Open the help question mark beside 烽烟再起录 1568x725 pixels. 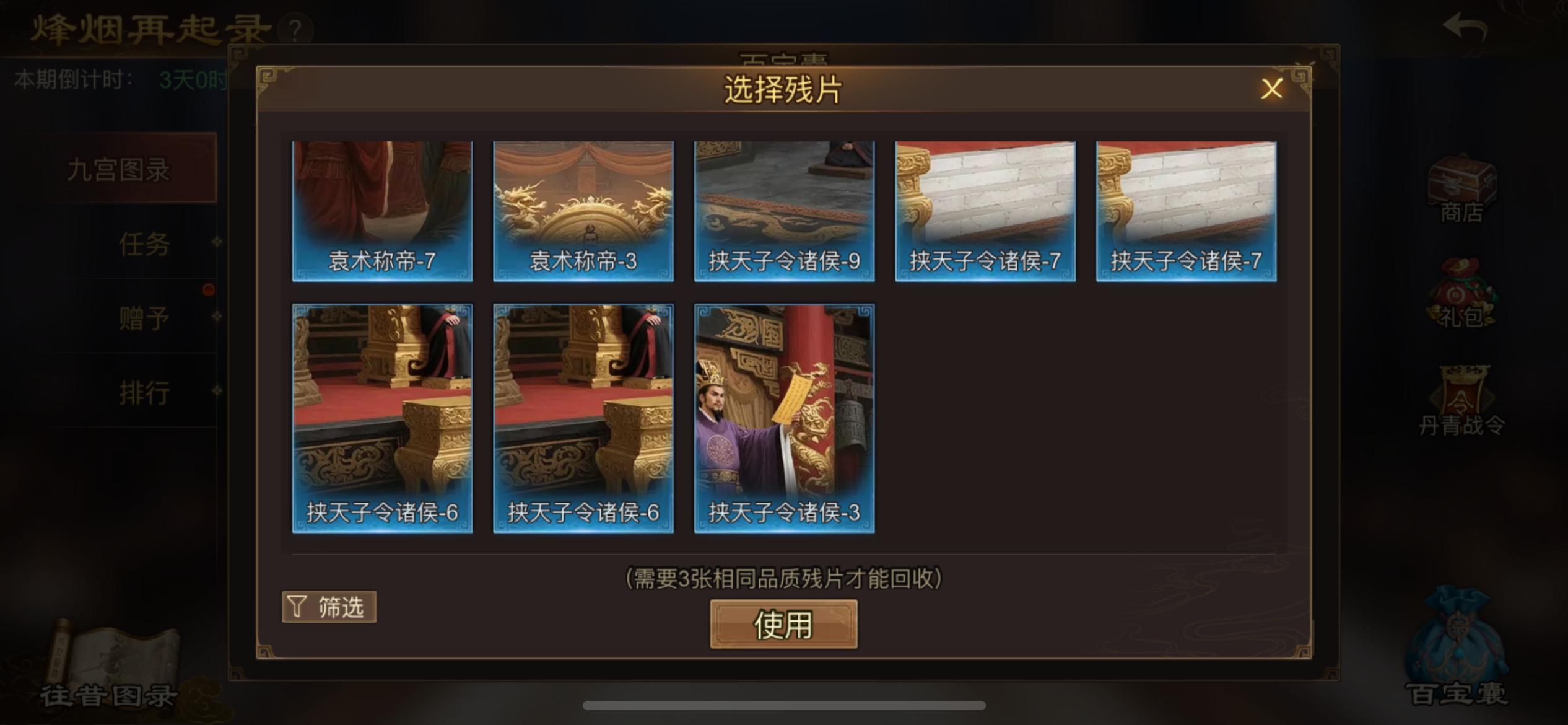pos(295,27)
